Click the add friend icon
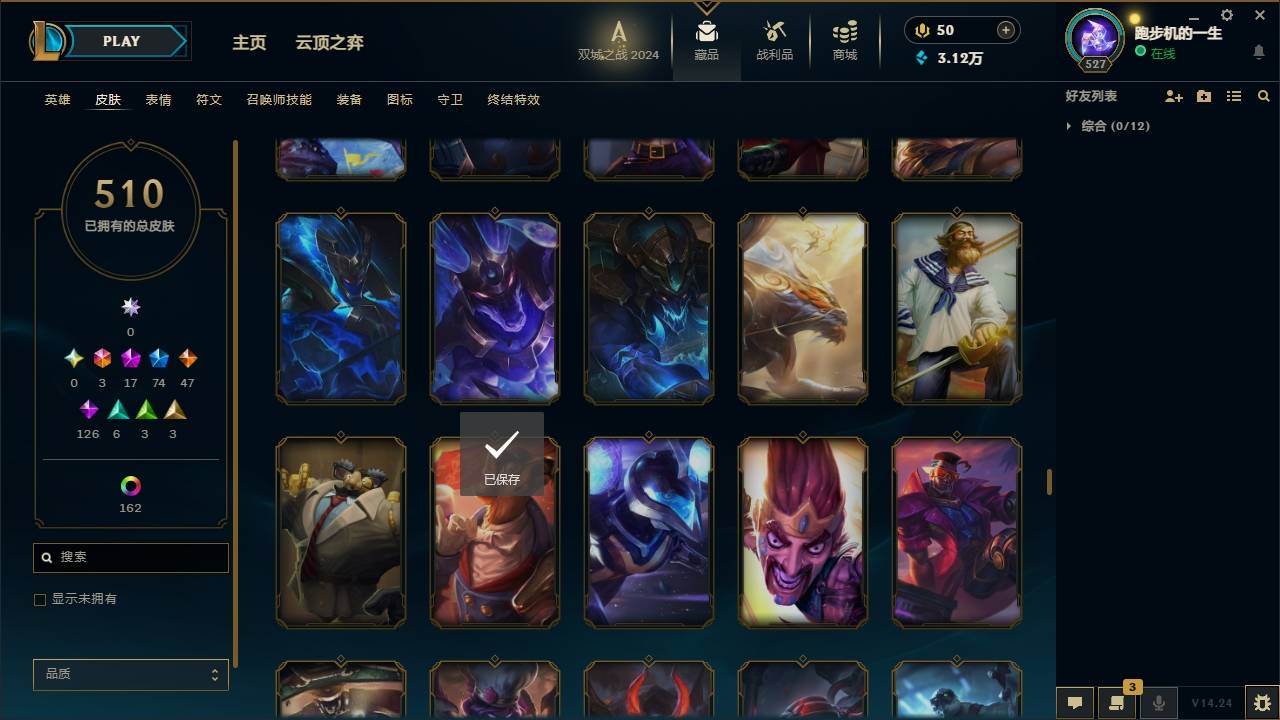Viewport: 1280px width, 720px height. coord(1173,96)
